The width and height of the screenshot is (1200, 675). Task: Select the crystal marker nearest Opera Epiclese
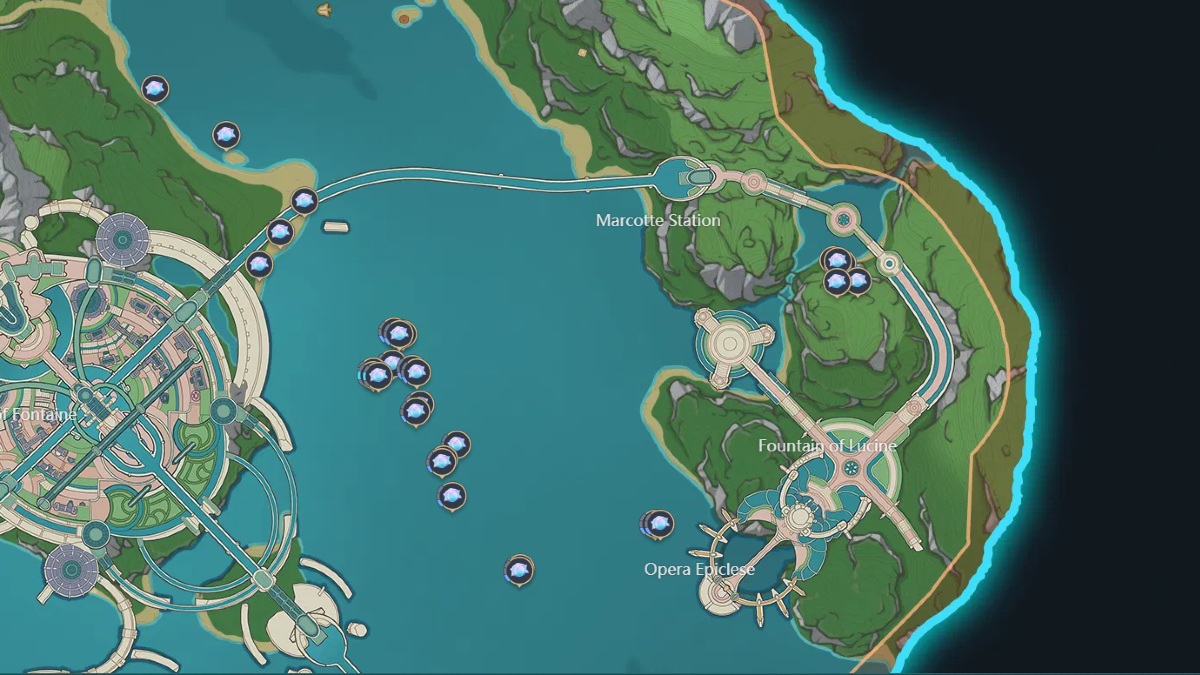coord(658,523)
